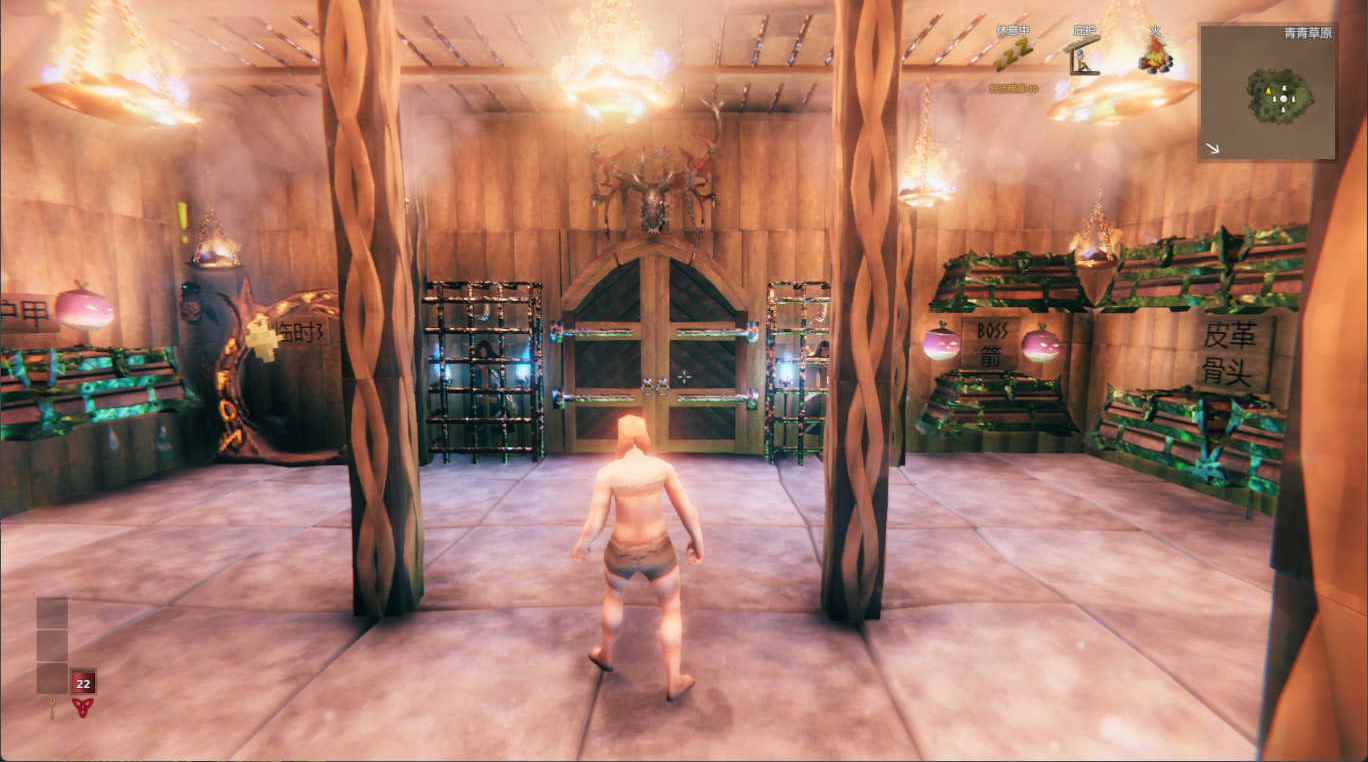Open the minimap in the corner
The width and height of the screenshot is (1368, 762).
coord(1267,92)
